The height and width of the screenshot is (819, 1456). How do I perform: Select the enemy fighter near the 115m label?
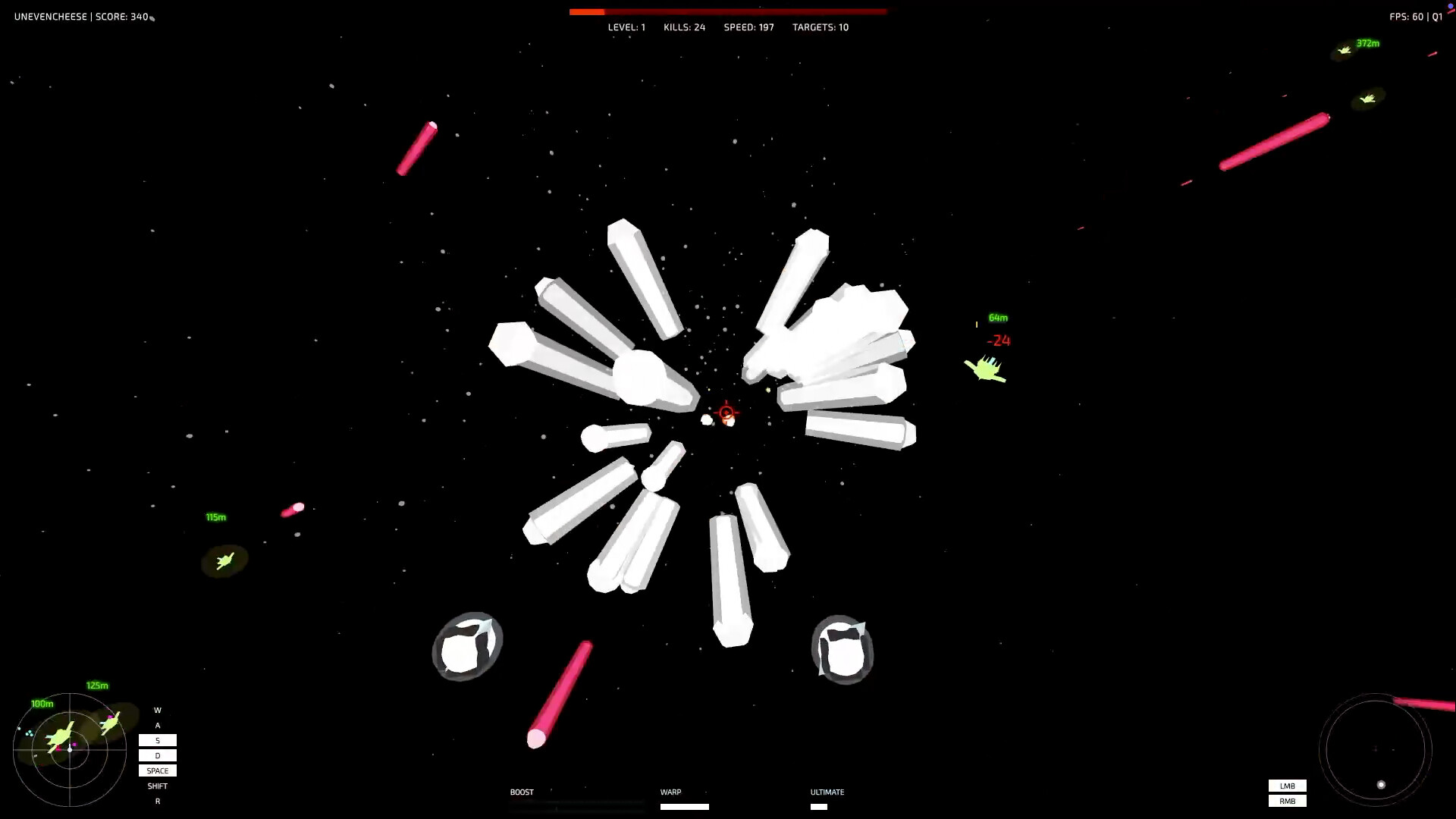click(224, 561)
